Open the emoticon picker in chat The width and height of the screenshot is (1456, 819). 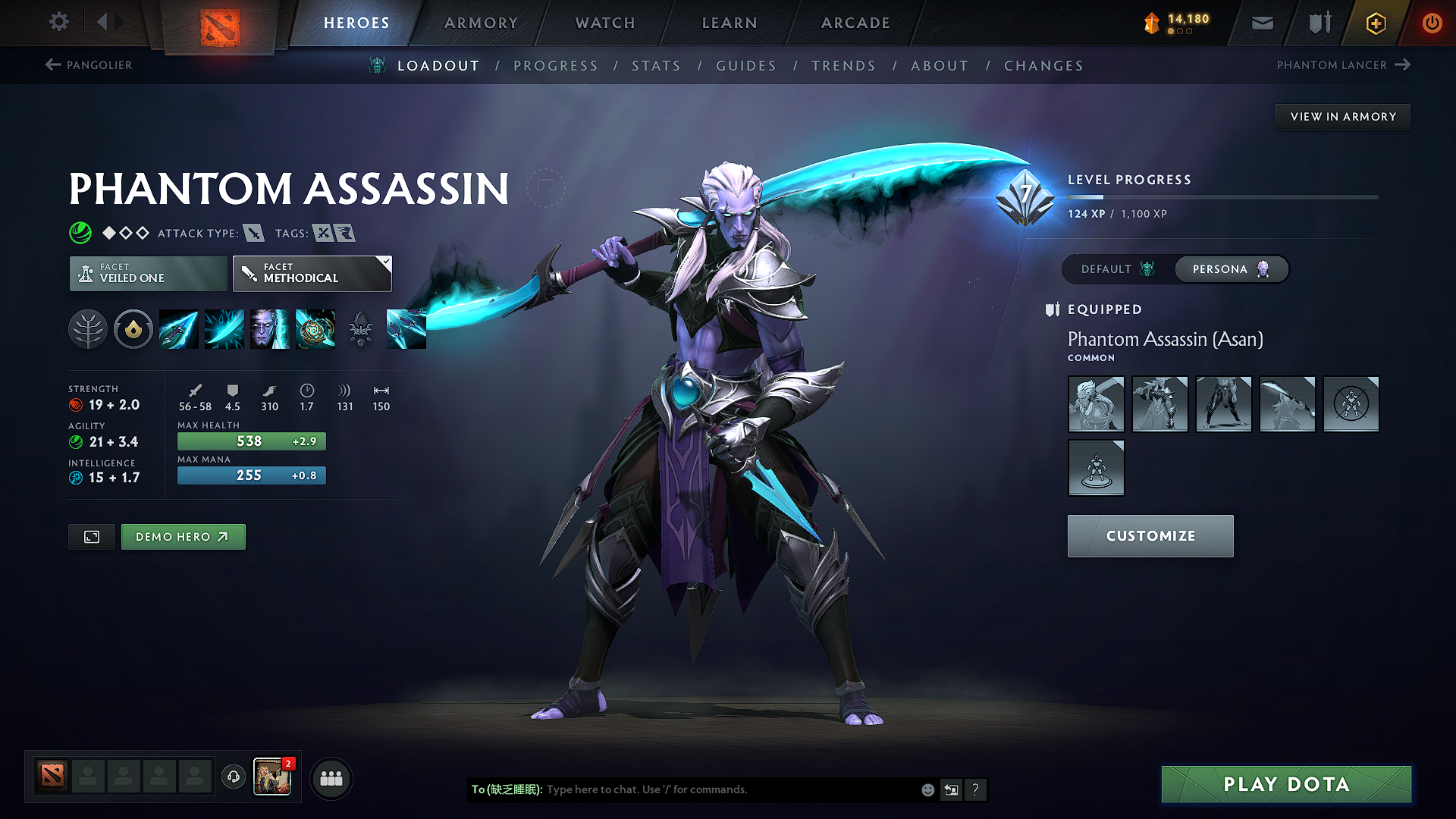tap(927, 789)
